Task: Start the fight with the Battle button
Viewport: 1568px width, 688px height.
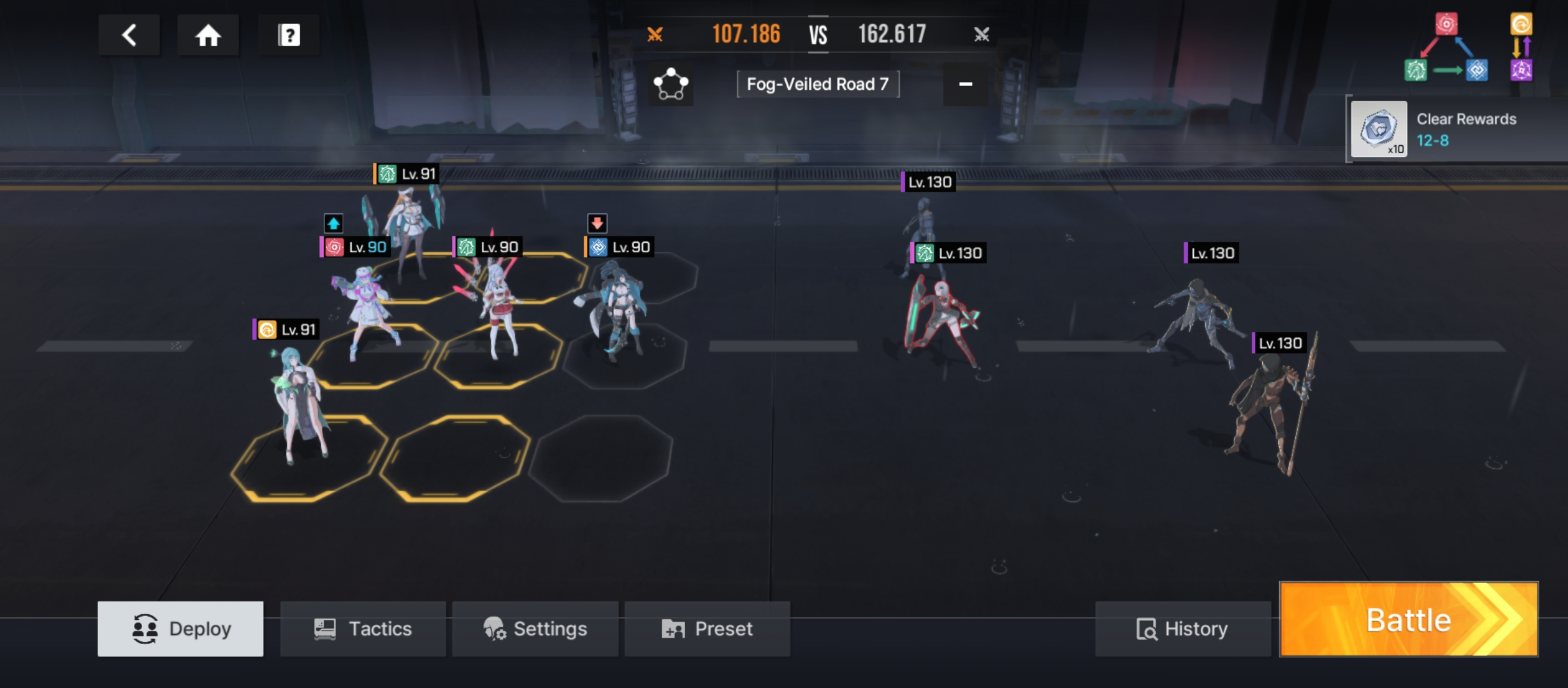Action: (x=1409, y=619)
